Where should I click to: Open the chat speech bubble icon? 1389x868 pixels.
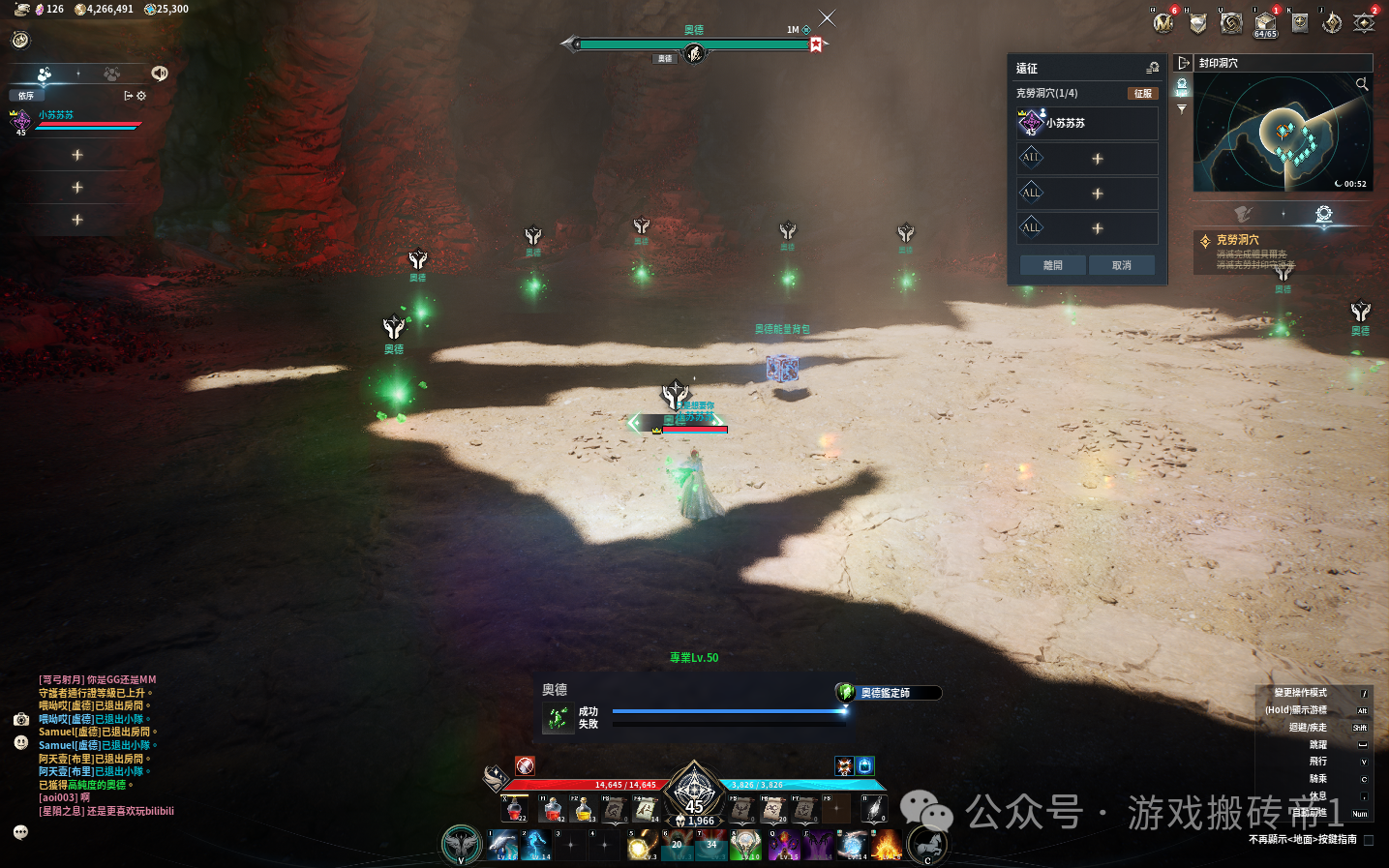click(x=20, y=832)
